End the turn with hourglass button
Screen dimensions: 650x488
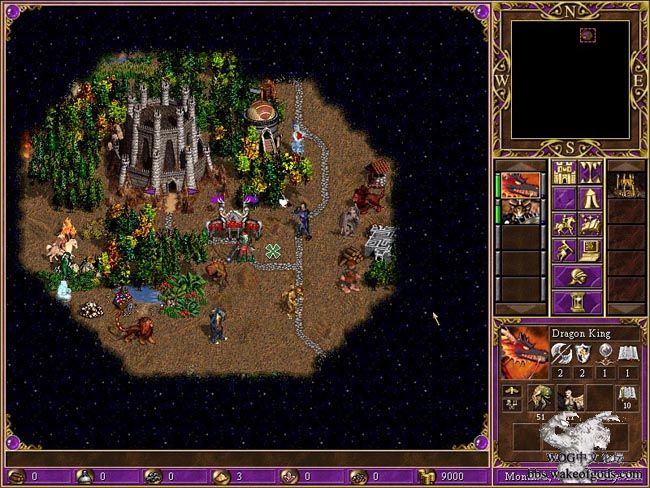click(576, 302)
